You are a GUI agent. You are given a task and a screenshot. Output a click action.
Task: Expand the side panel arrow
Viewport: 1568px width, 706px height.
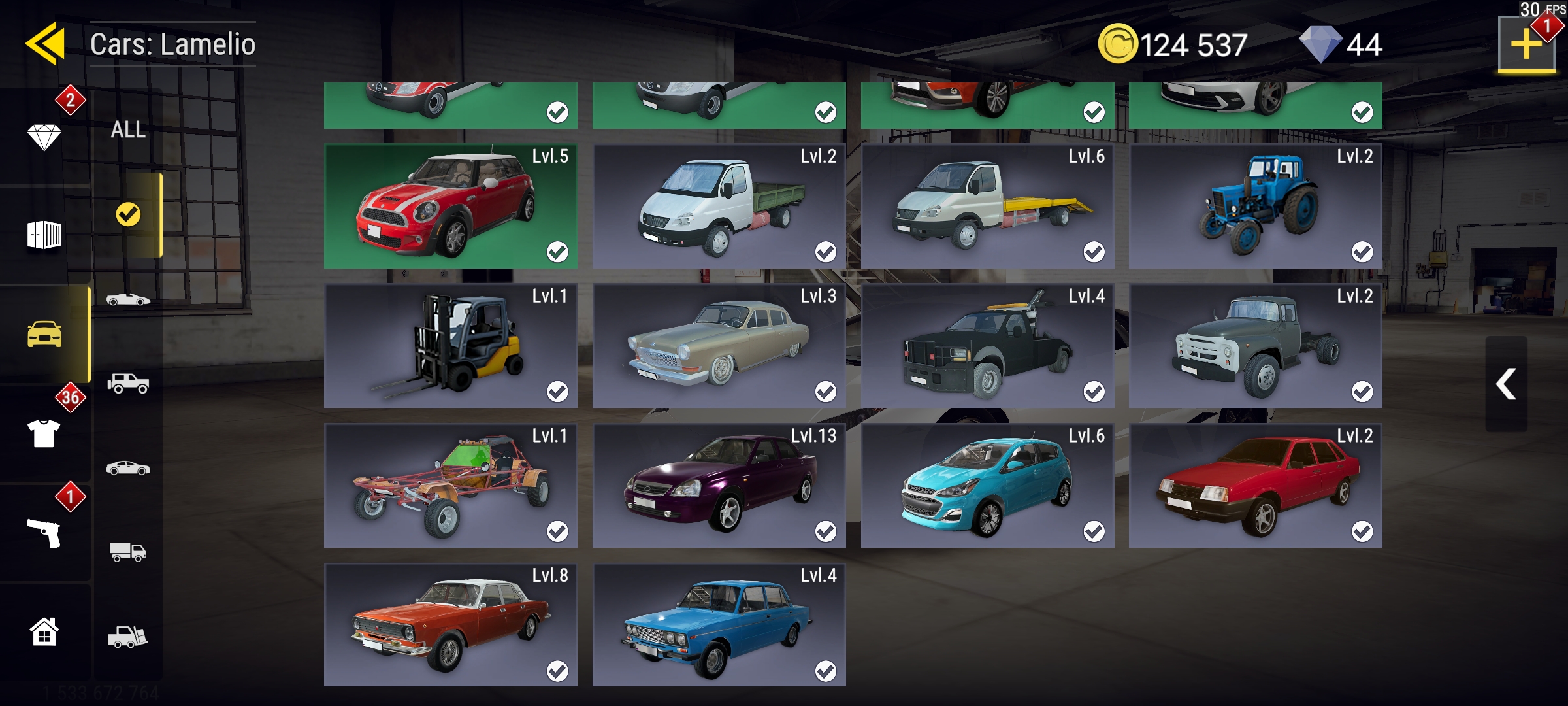tap(1506, 384)
